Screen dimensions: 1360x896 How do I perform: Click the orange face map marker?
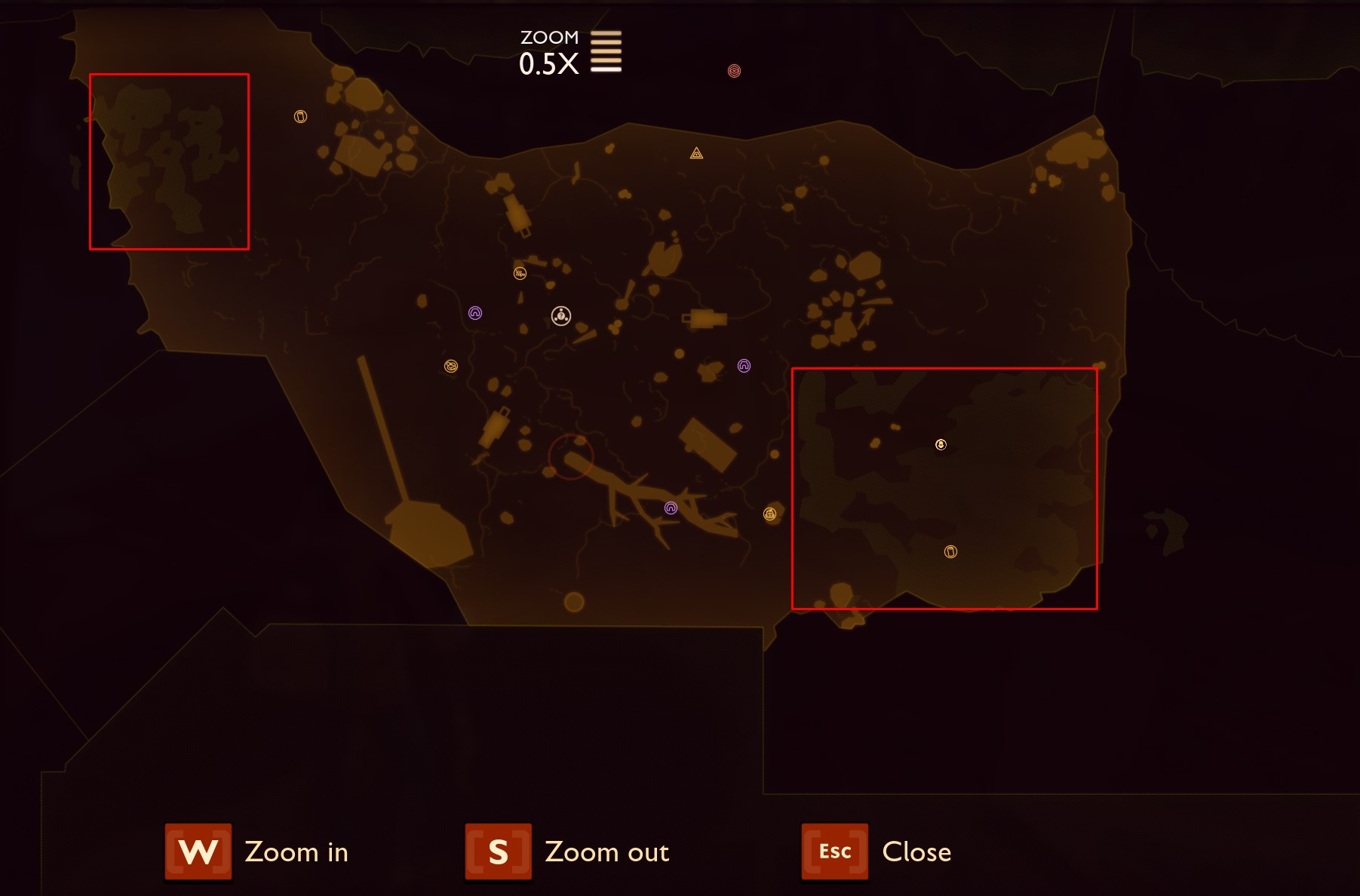point(769,514)
